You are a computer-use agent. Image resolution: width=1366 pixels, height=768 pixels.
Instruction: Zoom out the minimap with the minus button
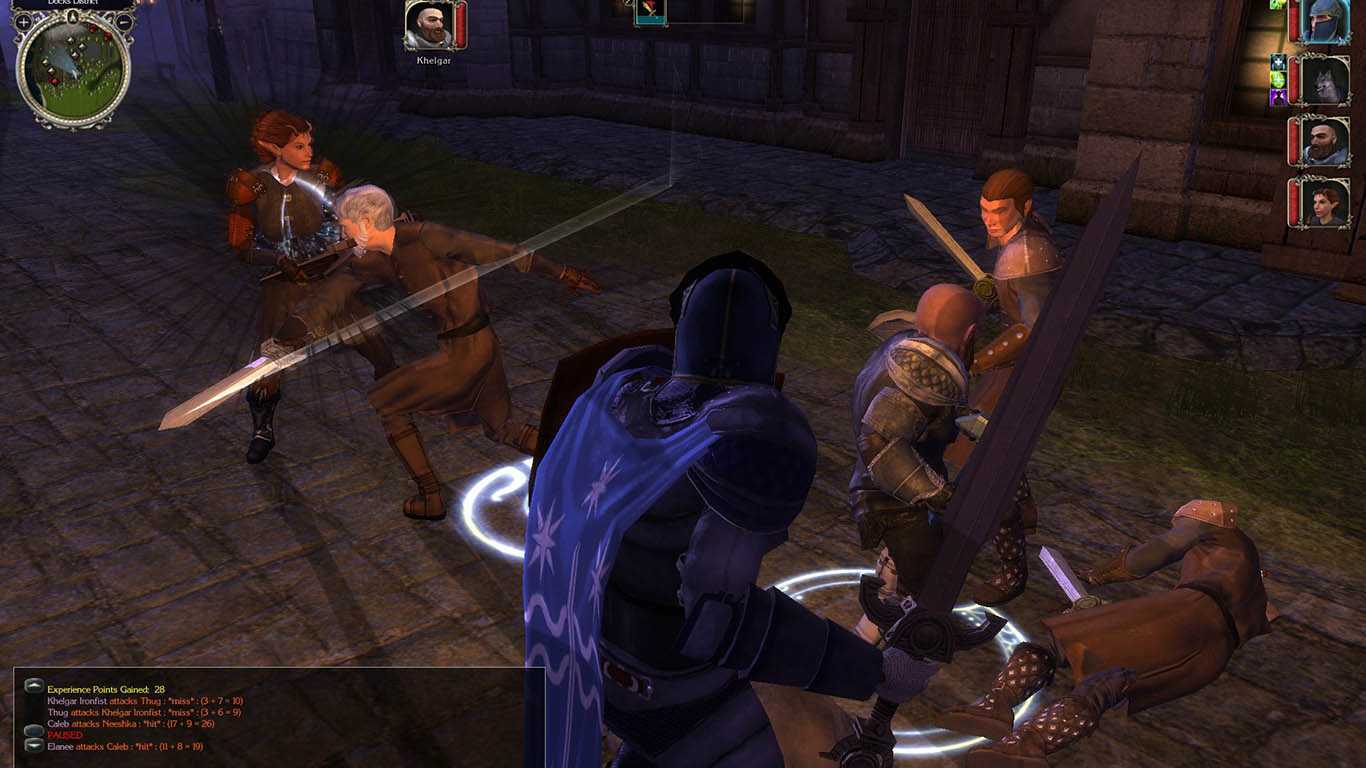124,21
